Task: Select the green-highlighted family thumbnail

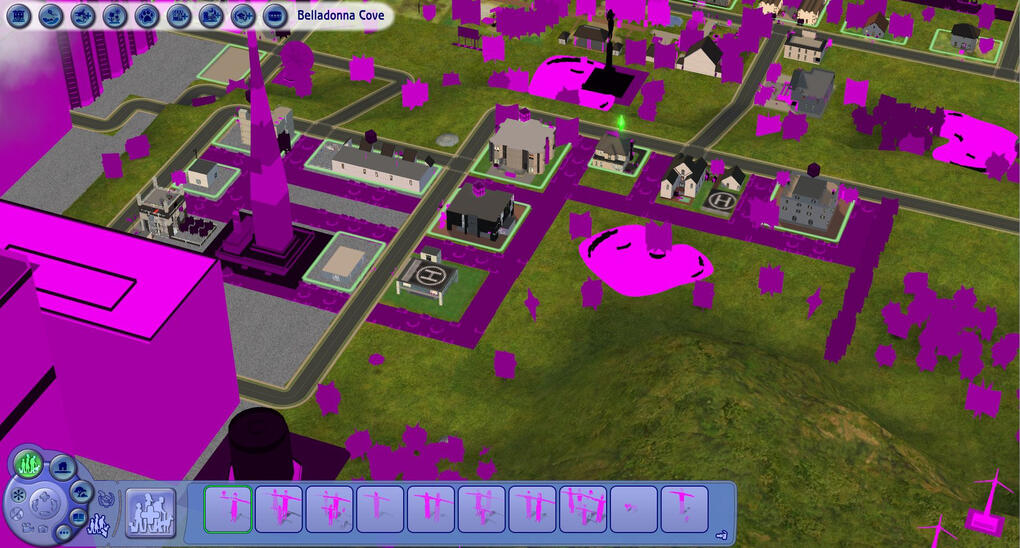Action: click(x=228, y=509)
